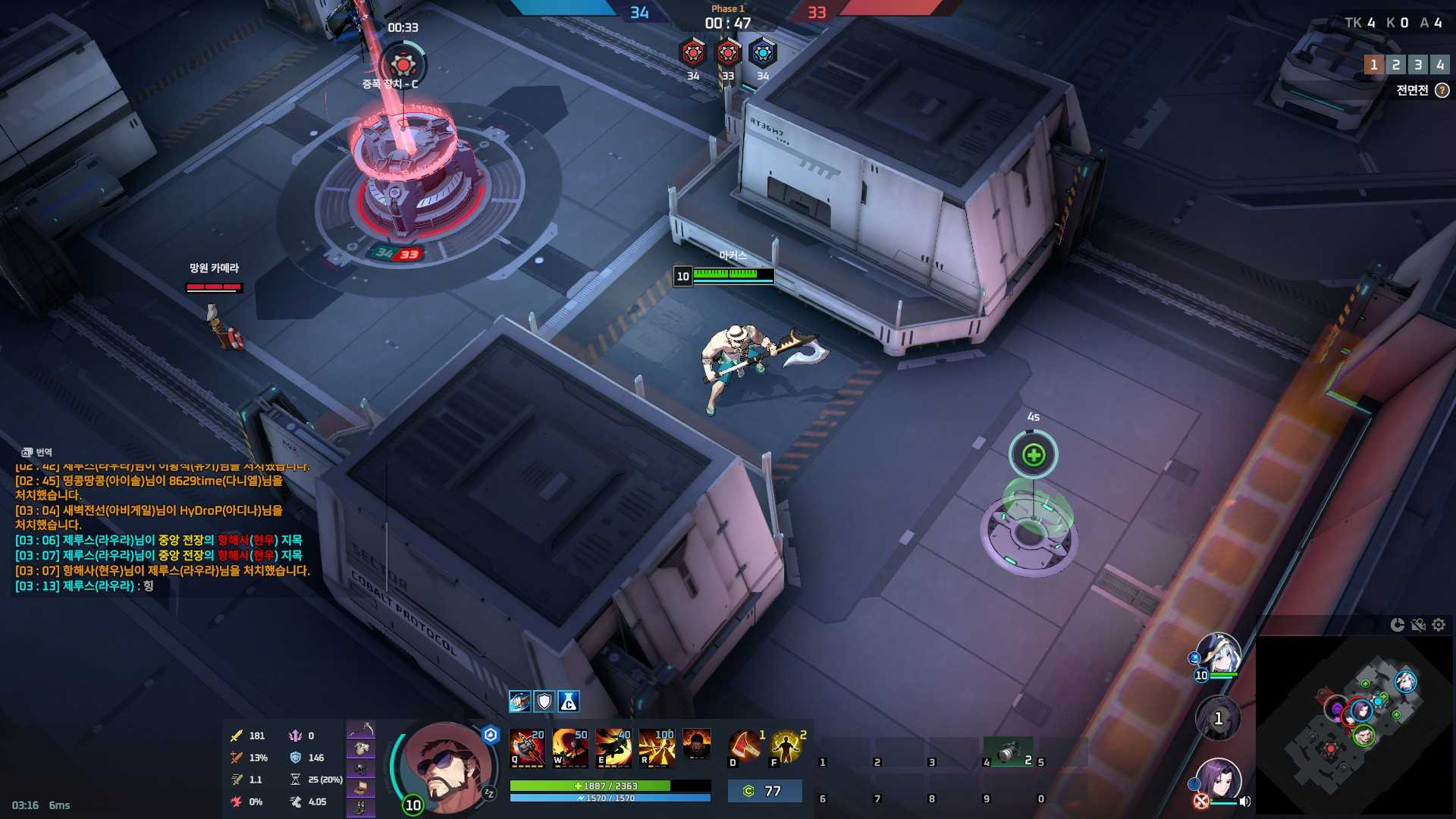Screen dimensions: 1456x819
Task: Switch to phase tab 2
Action: [1395, 65]
